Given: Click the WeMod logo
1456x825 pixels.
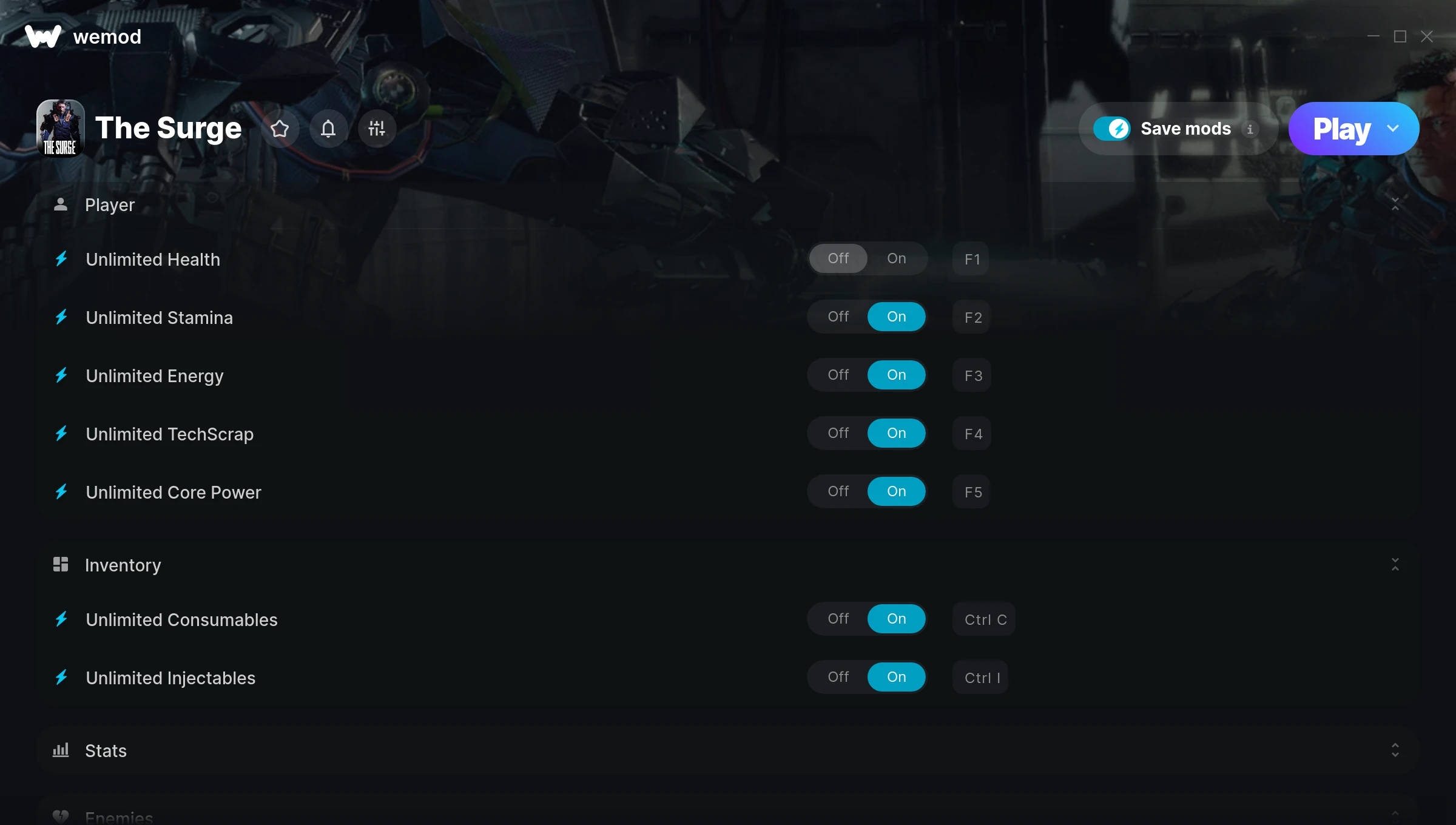Looking at the screenshot, I should [42, 36].
